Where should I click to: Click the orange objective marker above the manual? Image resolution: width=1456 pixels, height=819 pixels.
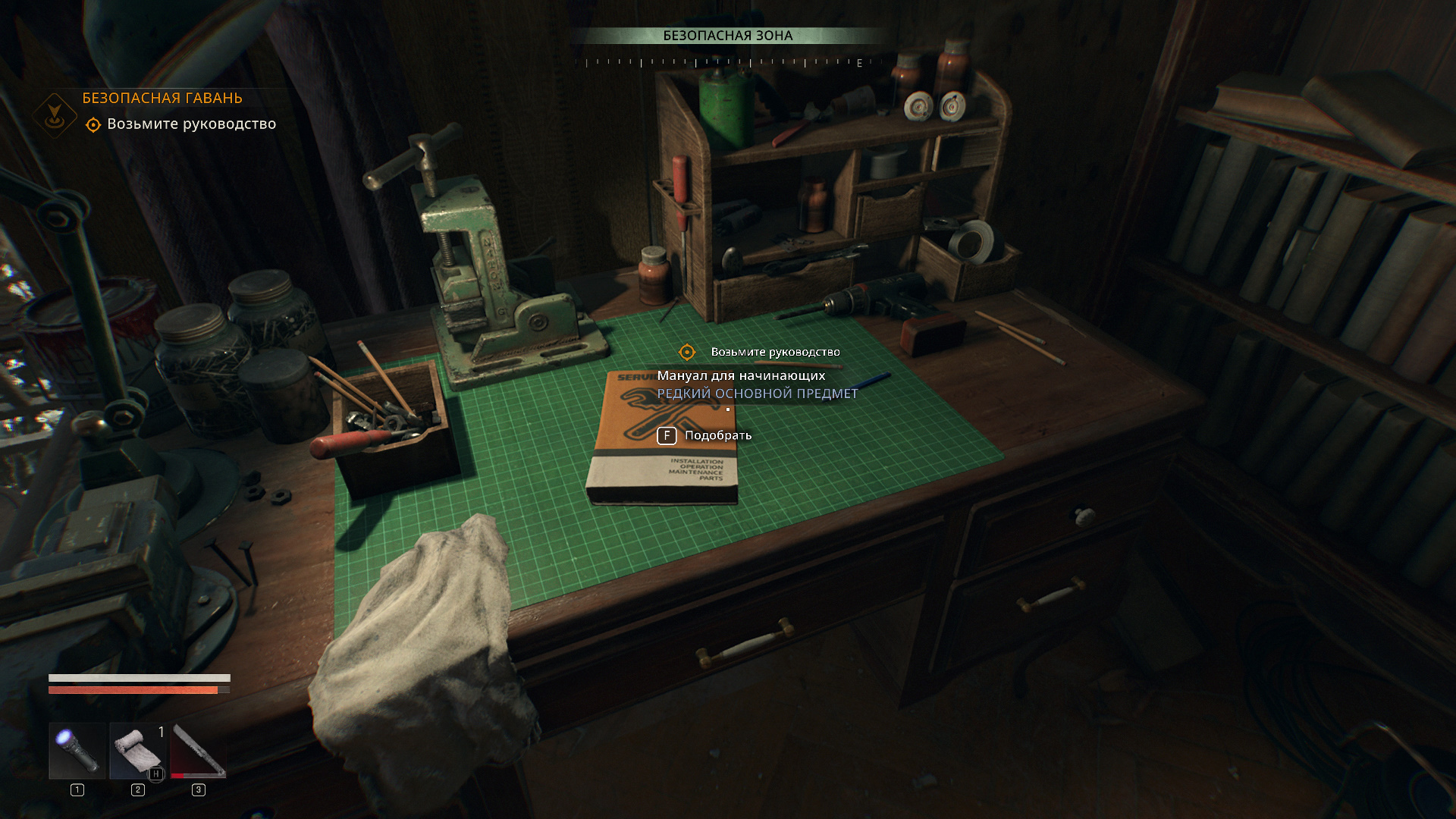[x=686, y=352]
